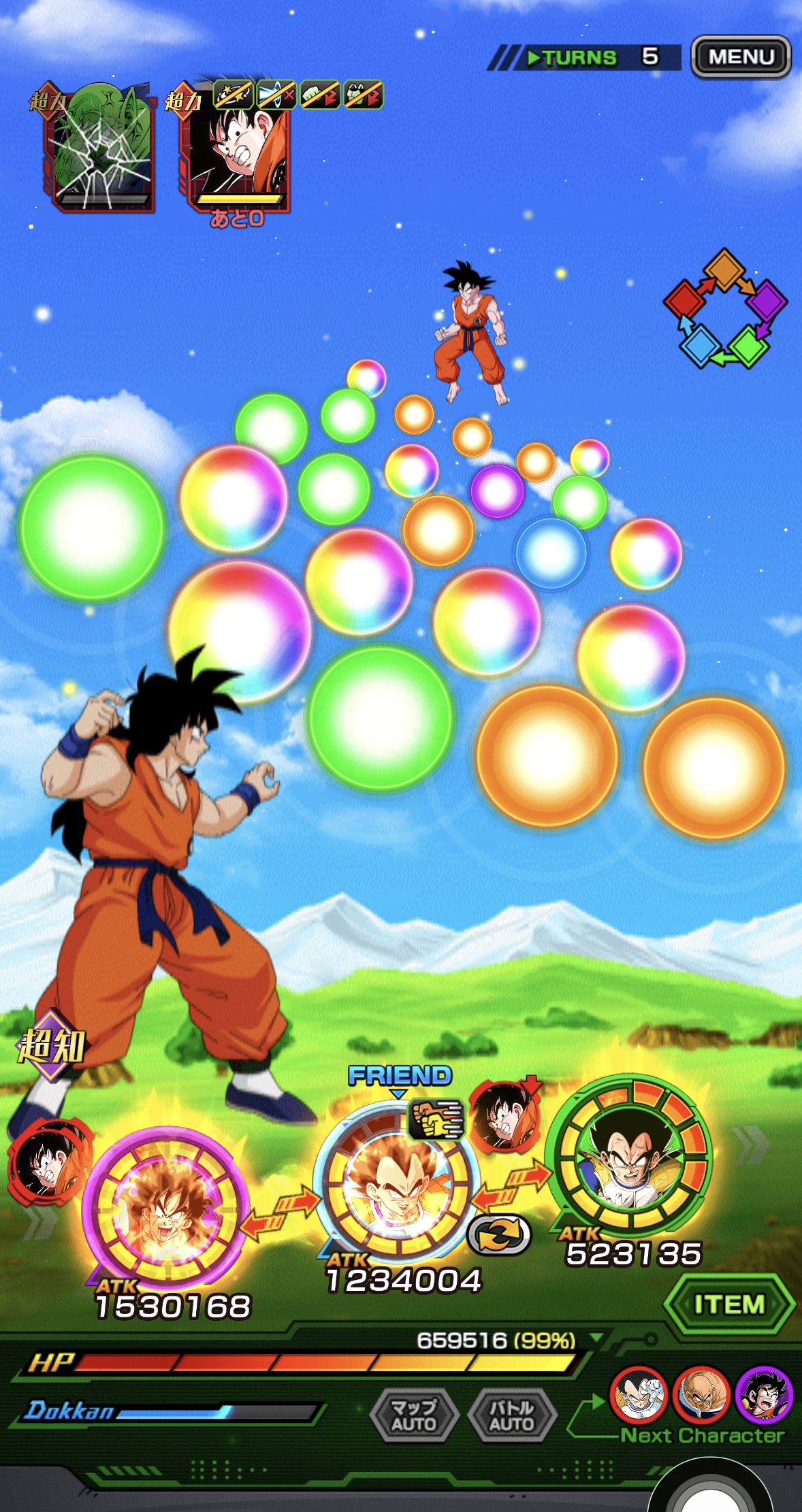
Task: View the Vegeta next character thumbnail
Action: click(638, 1394)
